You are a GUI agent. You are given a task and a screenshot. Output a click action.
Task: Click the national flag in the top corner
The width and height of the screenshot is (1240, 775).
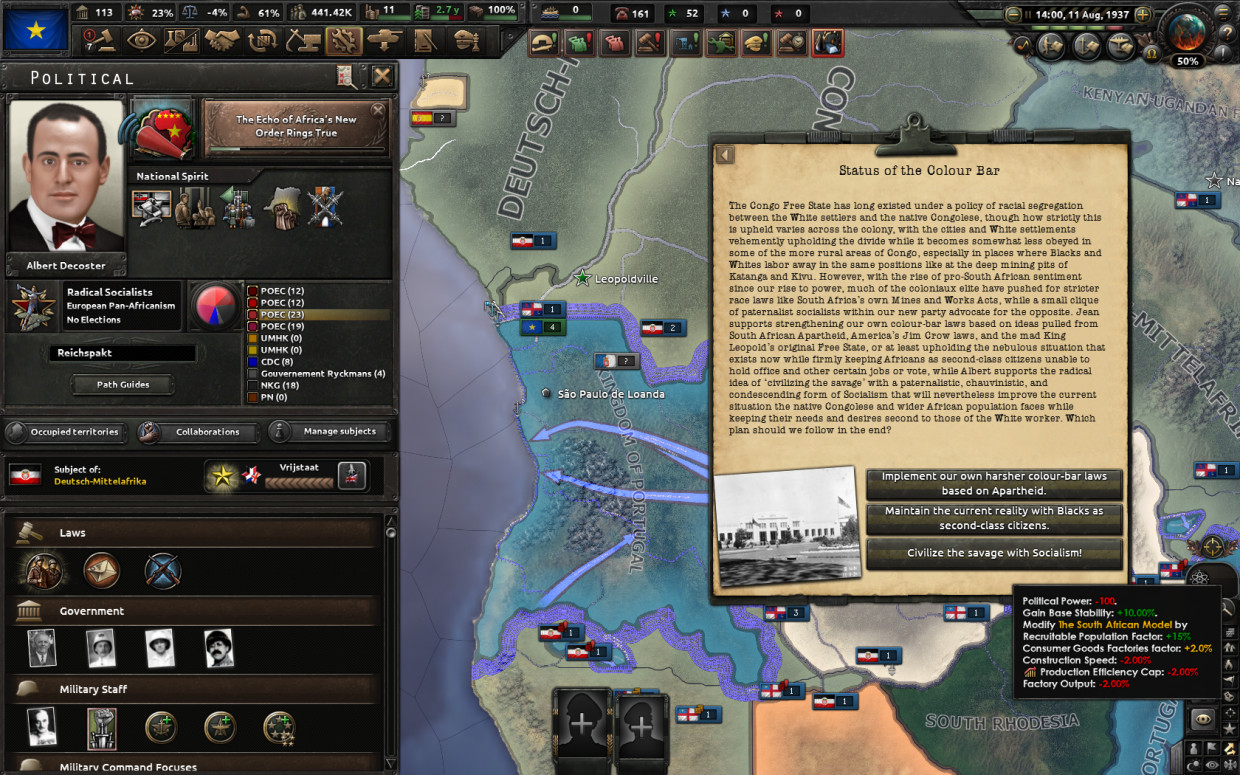[35, 29]
